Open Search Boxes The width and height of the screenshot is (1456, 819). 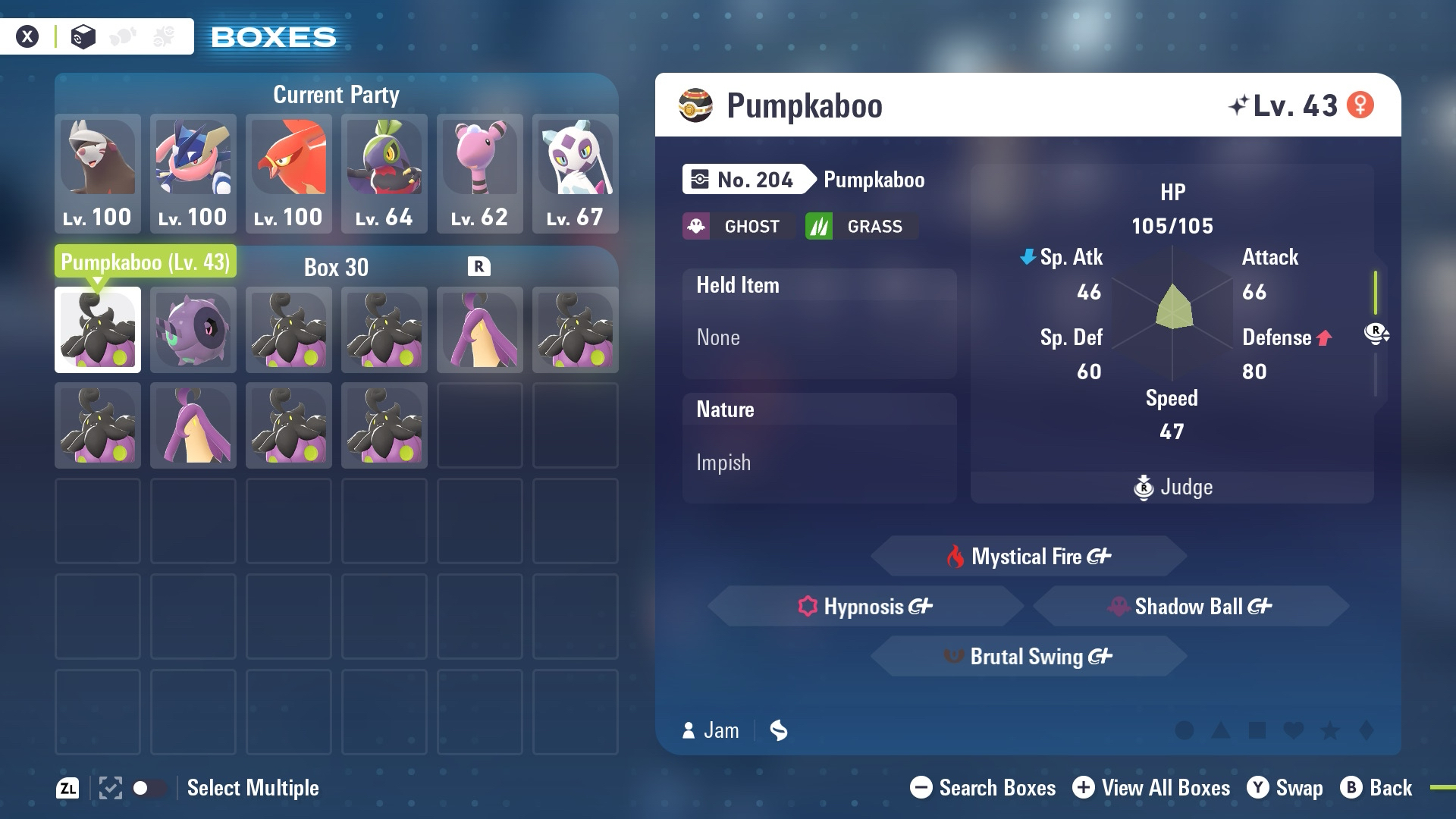(983, 788)
